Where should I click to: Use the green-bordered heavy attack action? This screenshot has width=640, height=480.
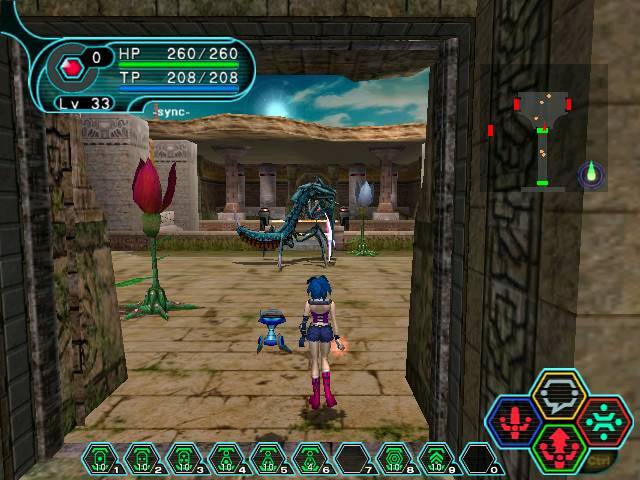click(x=558, y=443)
